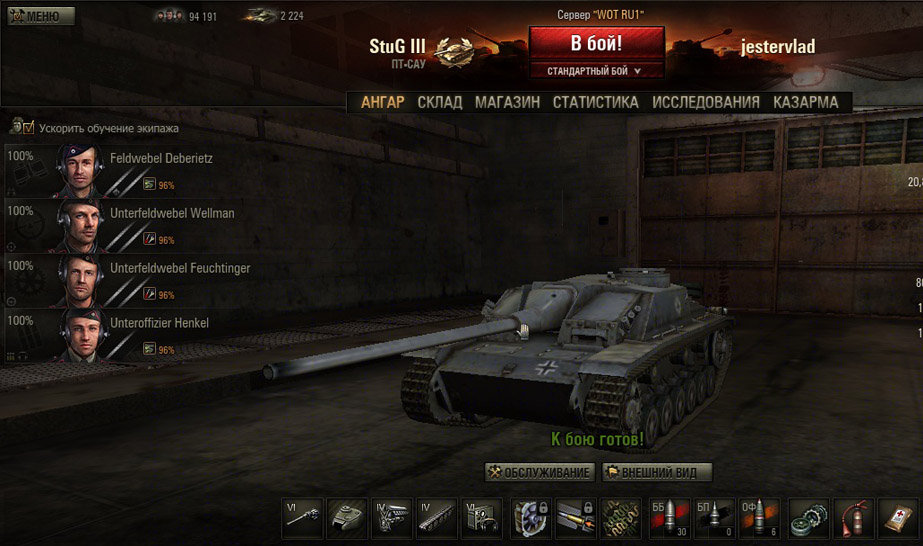Image resolution: width=923 pixels, height=546 pixels.
Task: Switch to the СКЛАД tab
Action: coord(439,102)
